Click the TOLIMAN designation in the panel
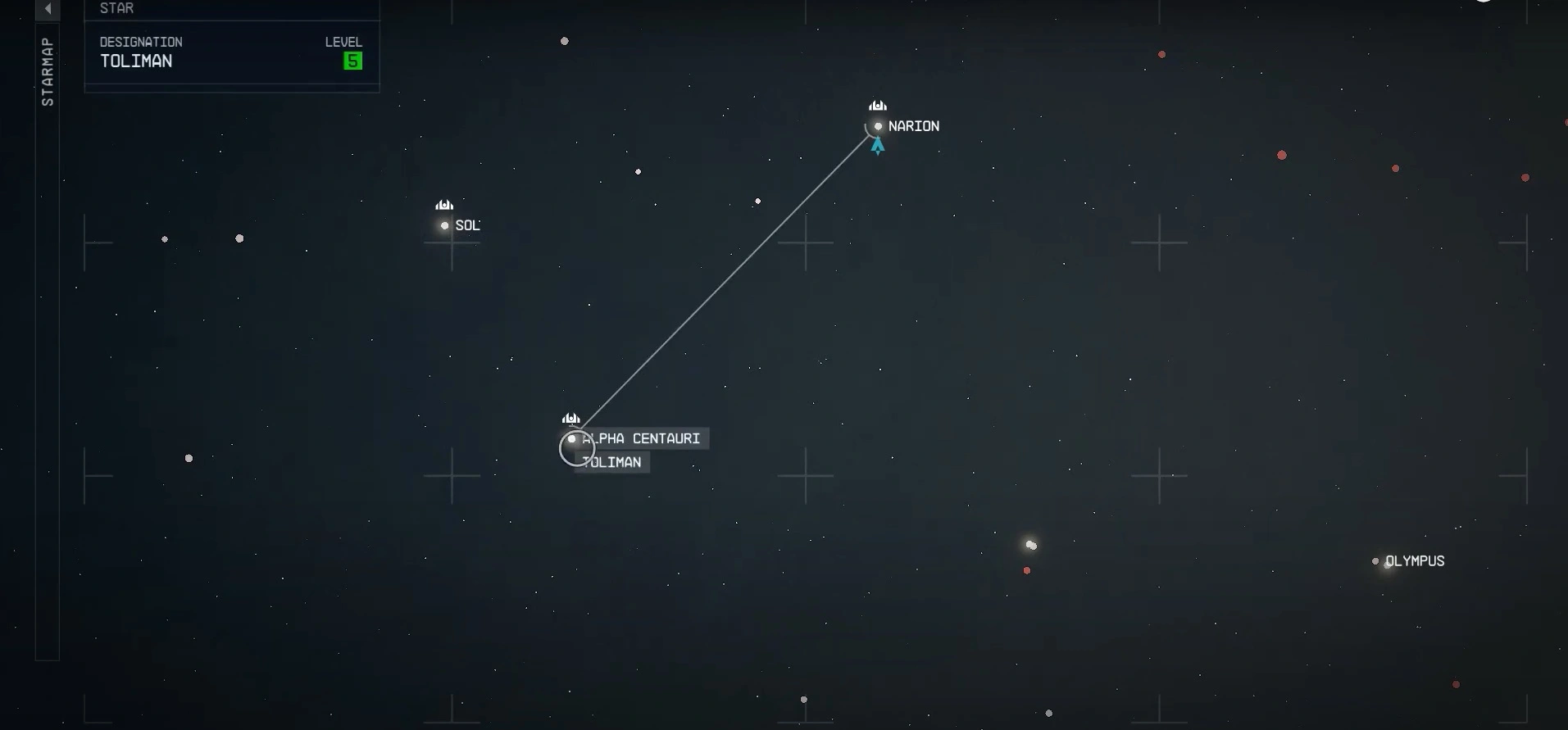Viewport: 1568px width, 730px height. (x=136, y=61)
